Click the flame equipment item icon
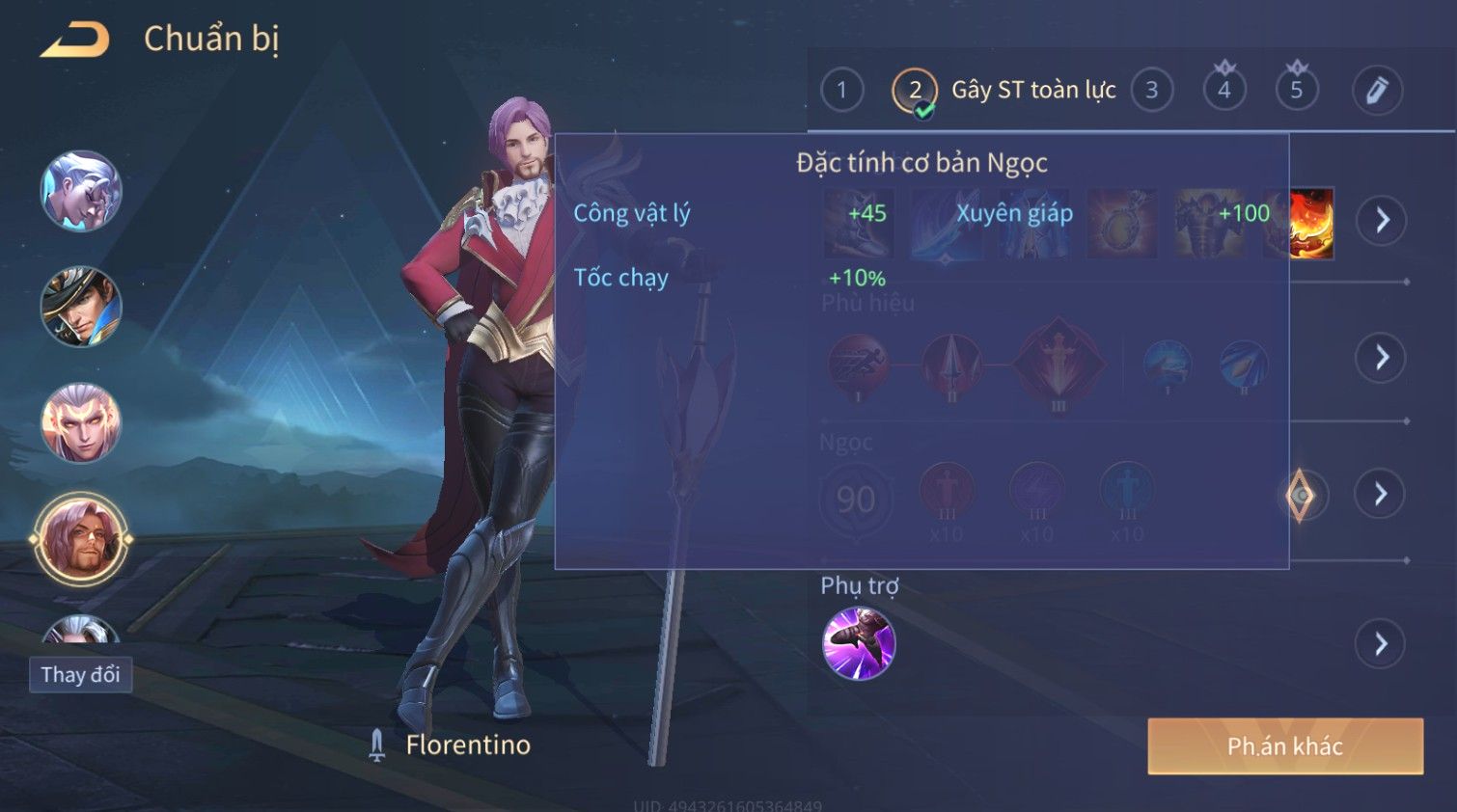 coord(1311,224)
